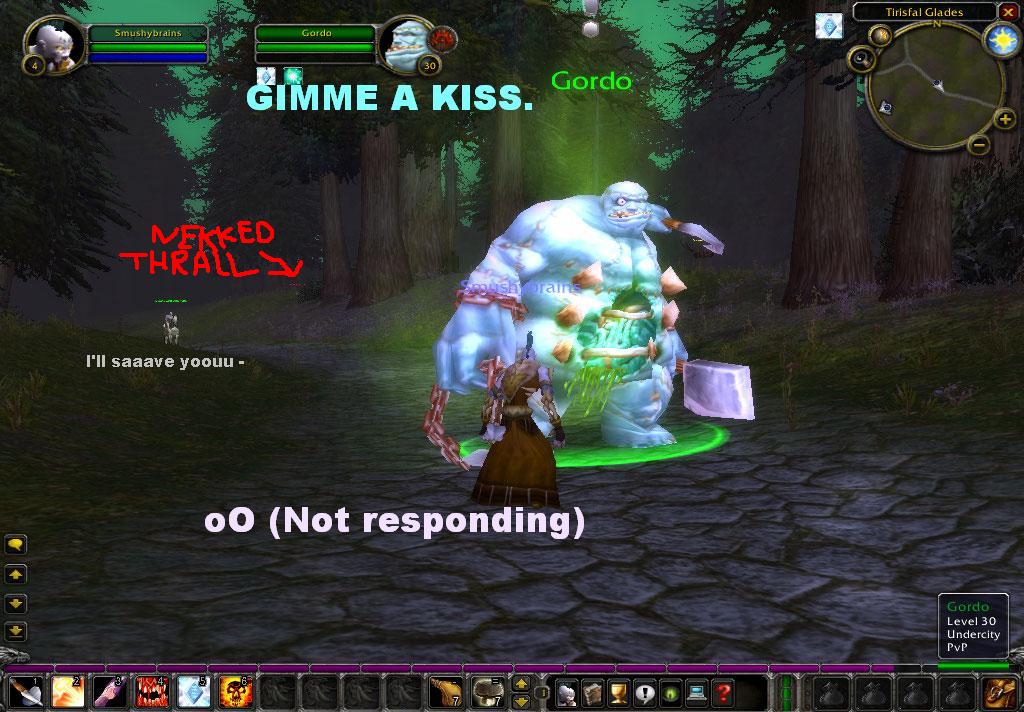This screenshot has width=1024, height=712.
Task: Click the tracking magnifier button by minimap
Action: click(x=859, y=59)
